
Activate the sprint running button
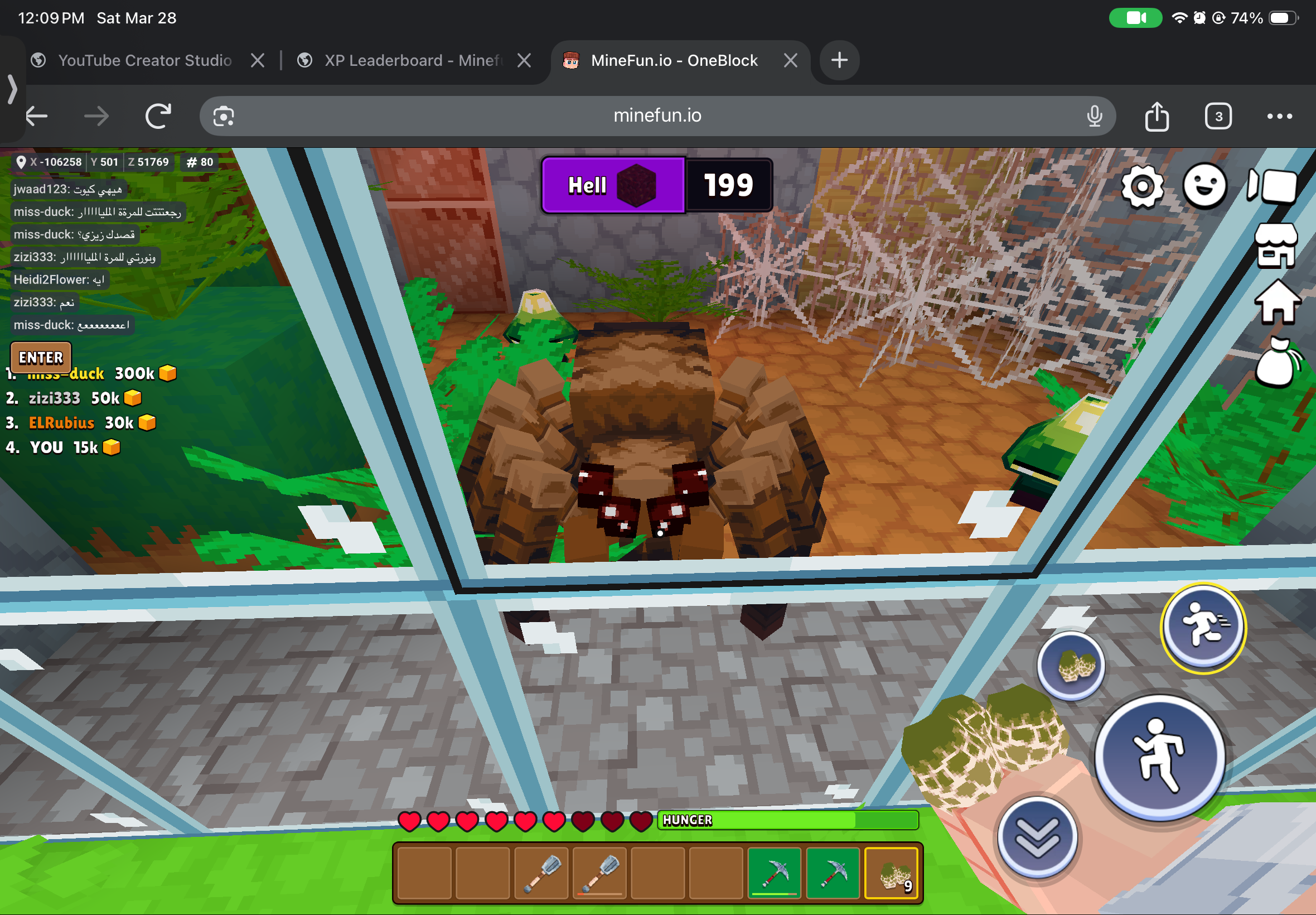click(1203, 627)
